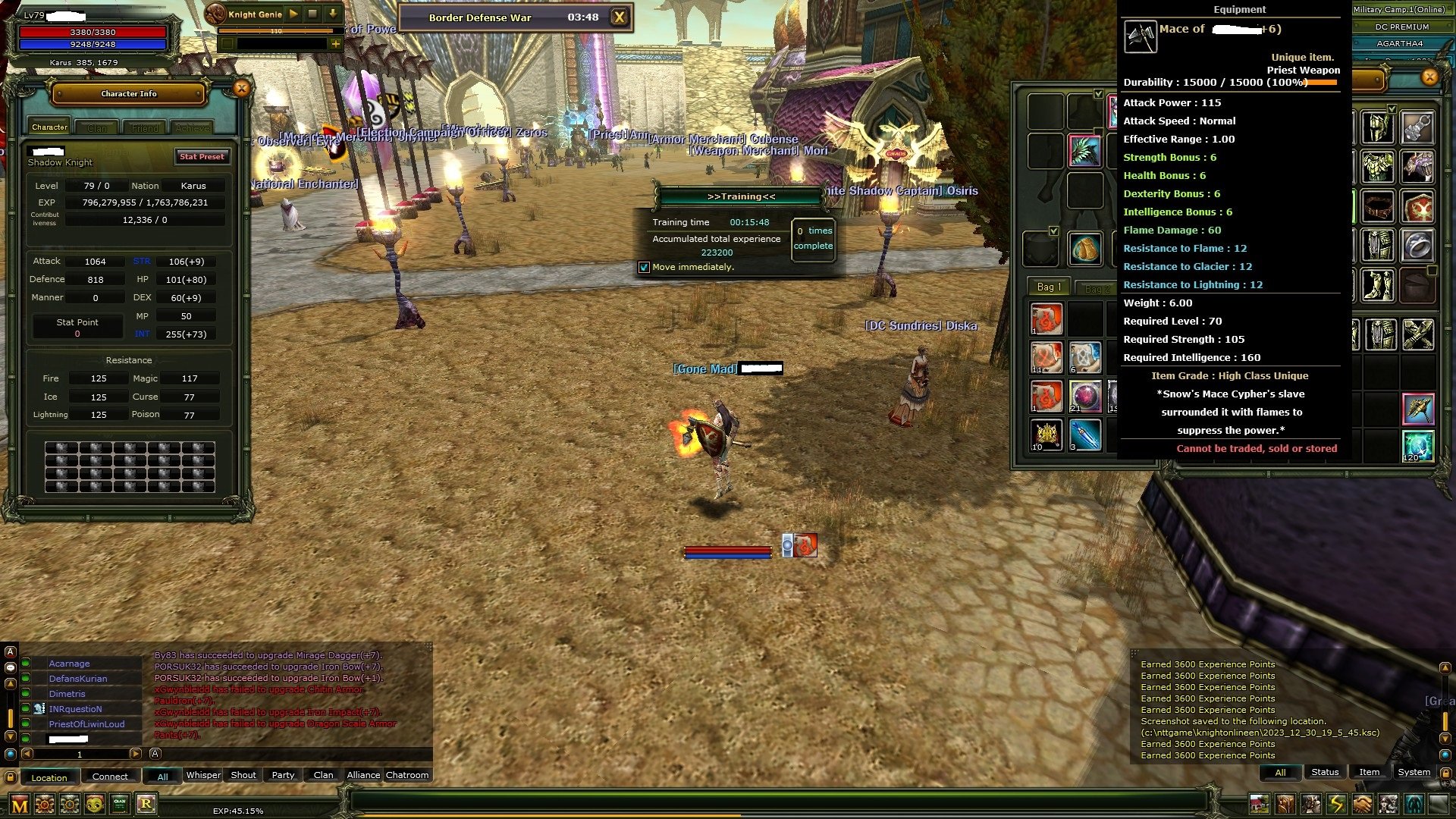The image size is (1456, 819).
Task: Uncheck the Move immediately option in the Training panel
Action: [x=645, y=268]
